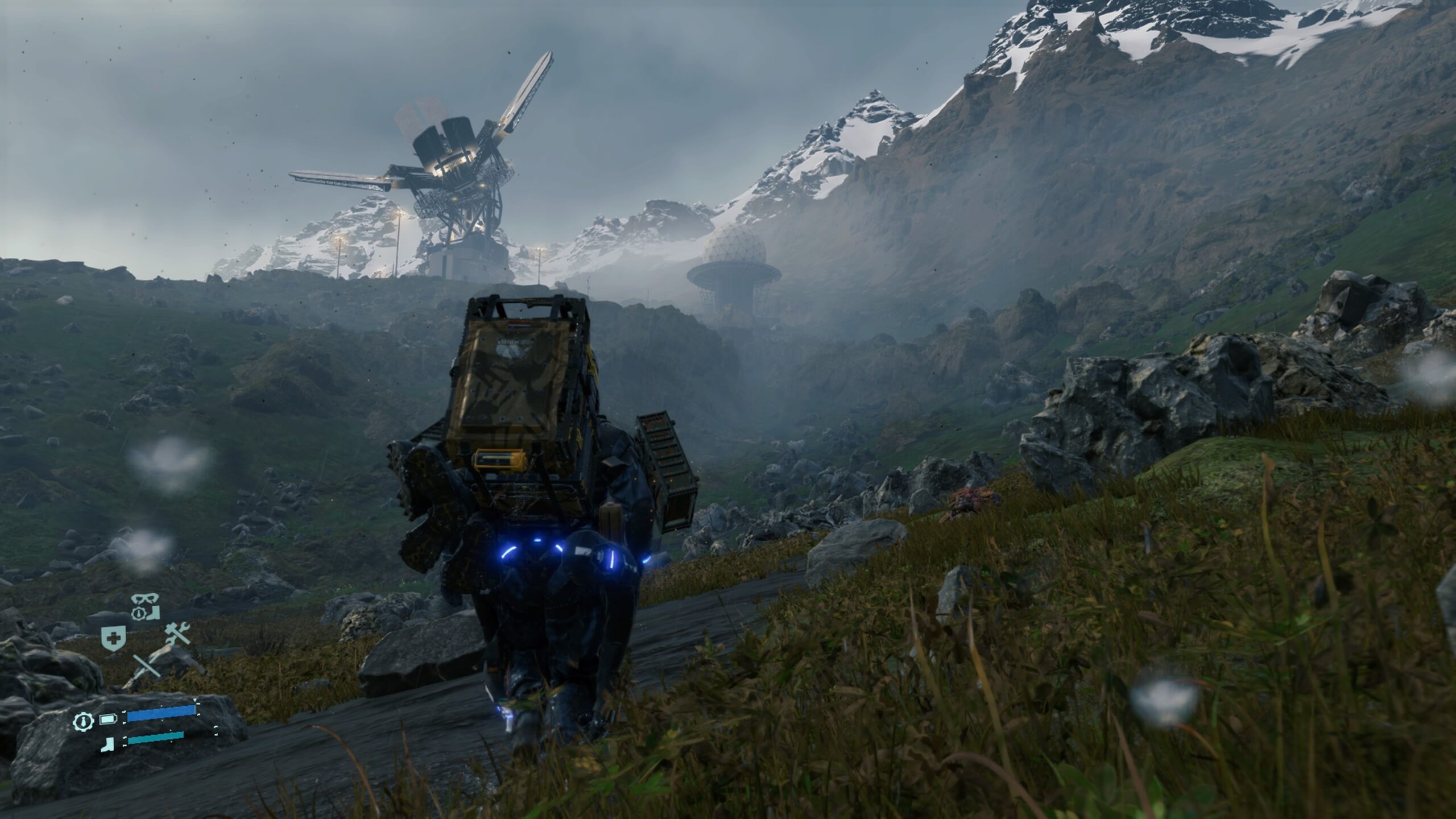Click the gear-and-tie equipment icon

pyautogui.click(x=139, y=613)
